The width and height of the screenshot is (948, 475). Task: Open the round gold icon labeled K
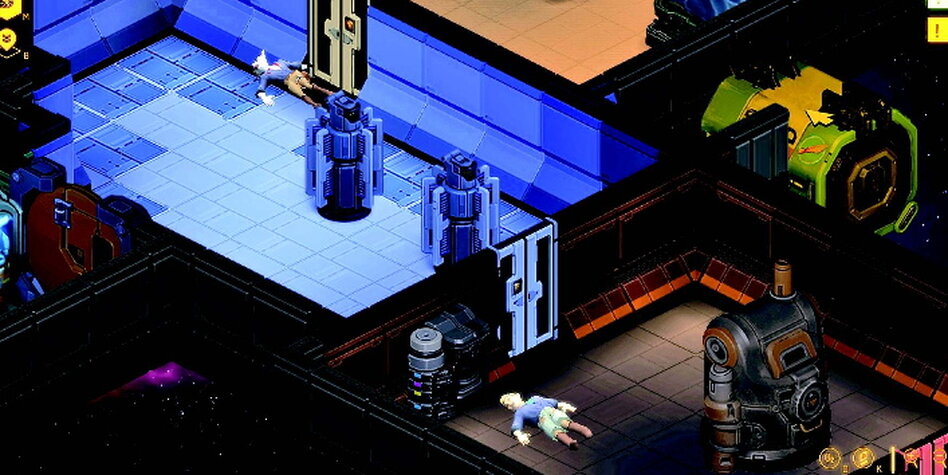coord(863,459)
